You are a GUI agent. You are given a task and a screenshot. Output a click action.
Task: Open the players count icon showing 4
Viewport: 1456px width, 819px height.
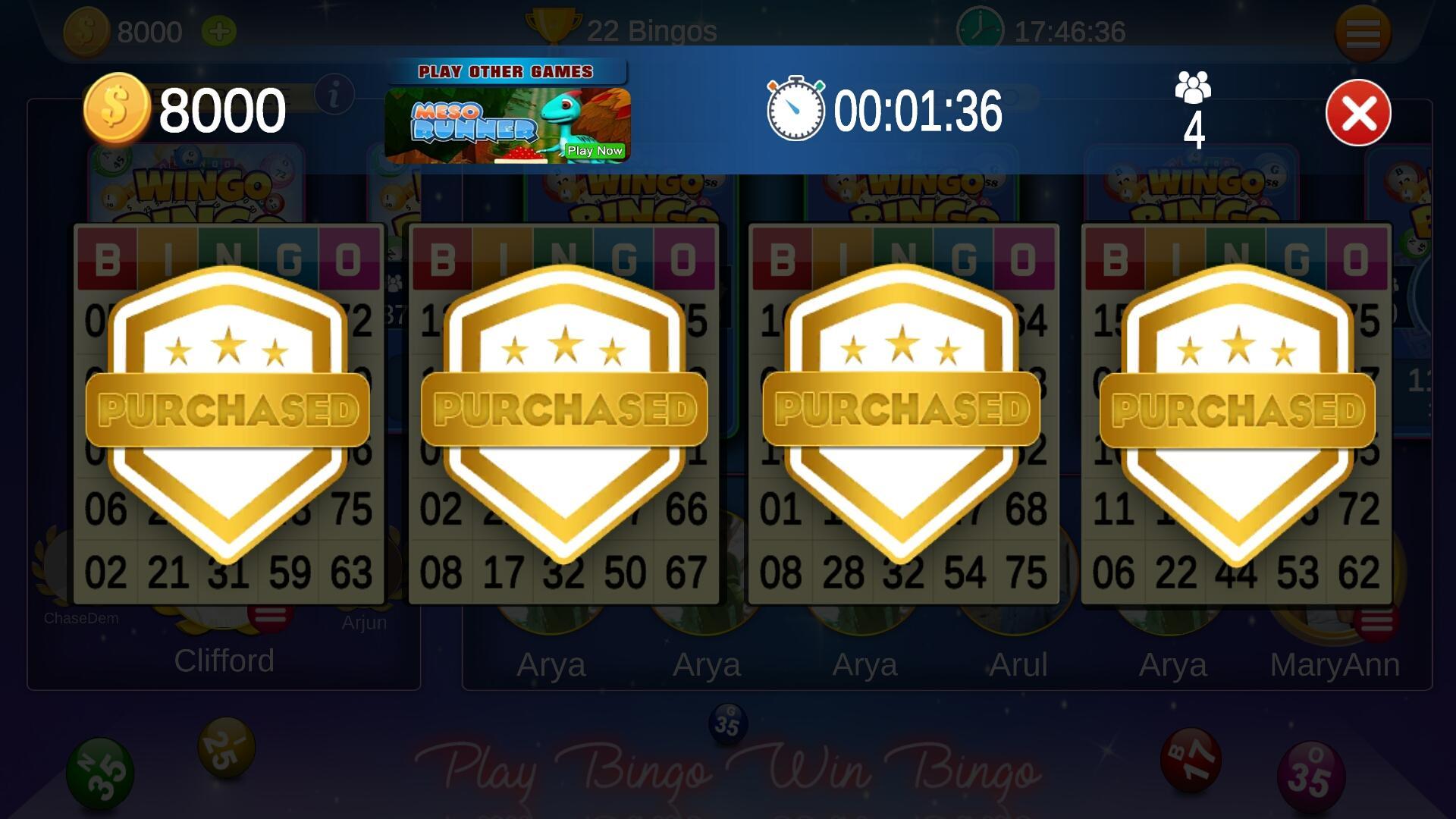coord(1193,99)
